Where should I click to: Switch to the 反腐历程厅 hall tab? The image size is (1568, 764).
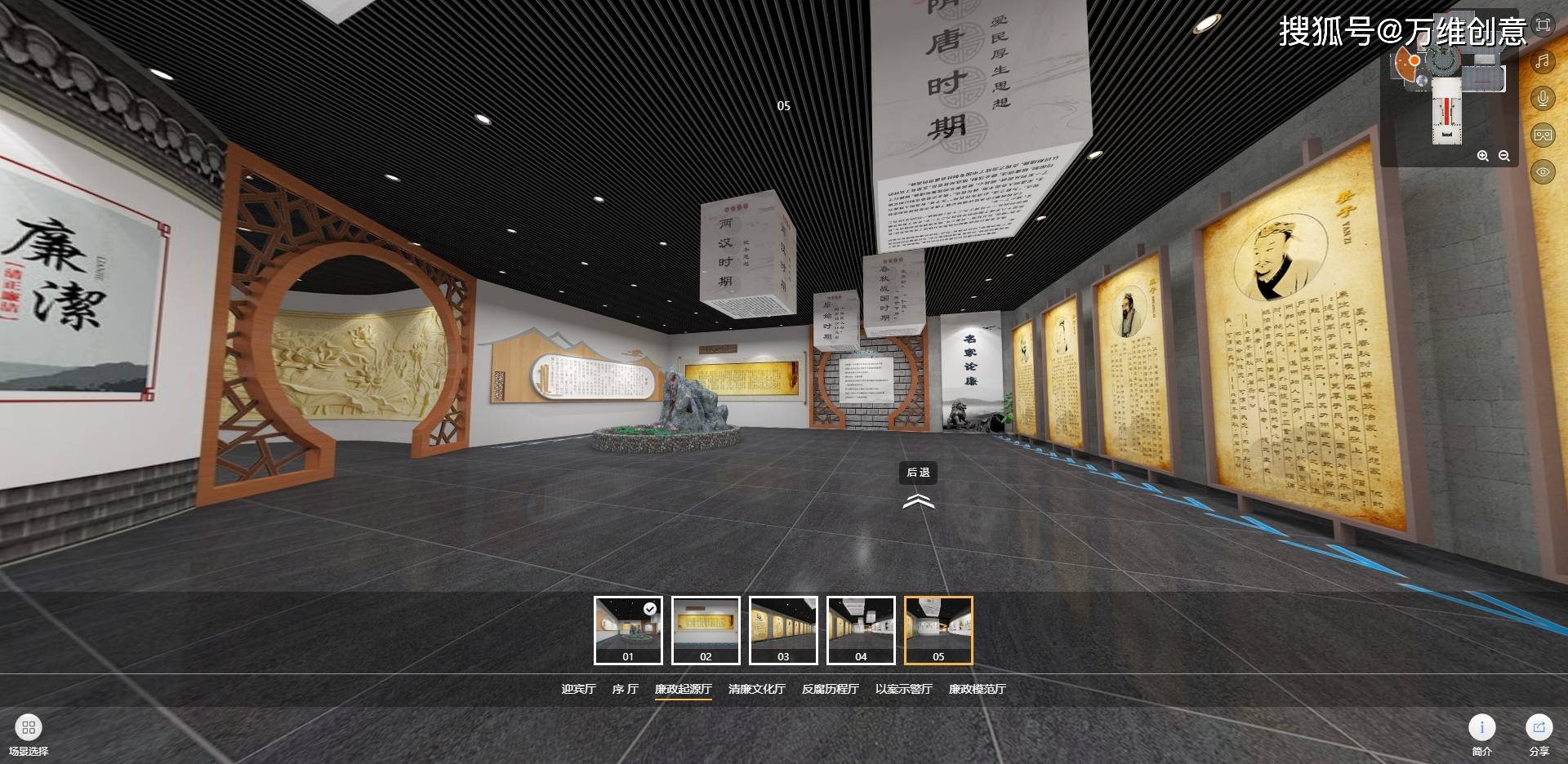(x=830, y=689)
